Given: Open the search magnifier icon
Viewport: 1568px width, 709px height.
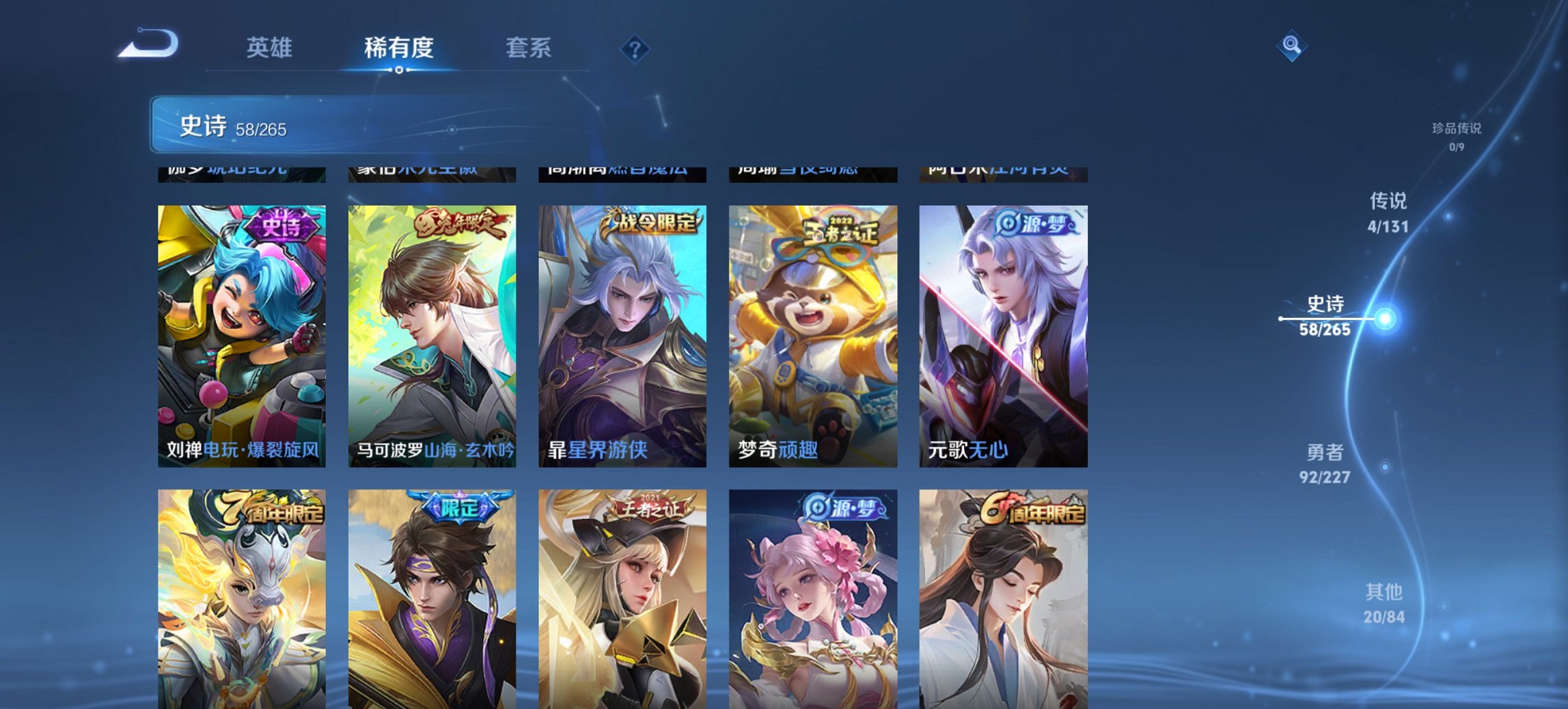Looking at the screenshot, I should [1290, 44].
